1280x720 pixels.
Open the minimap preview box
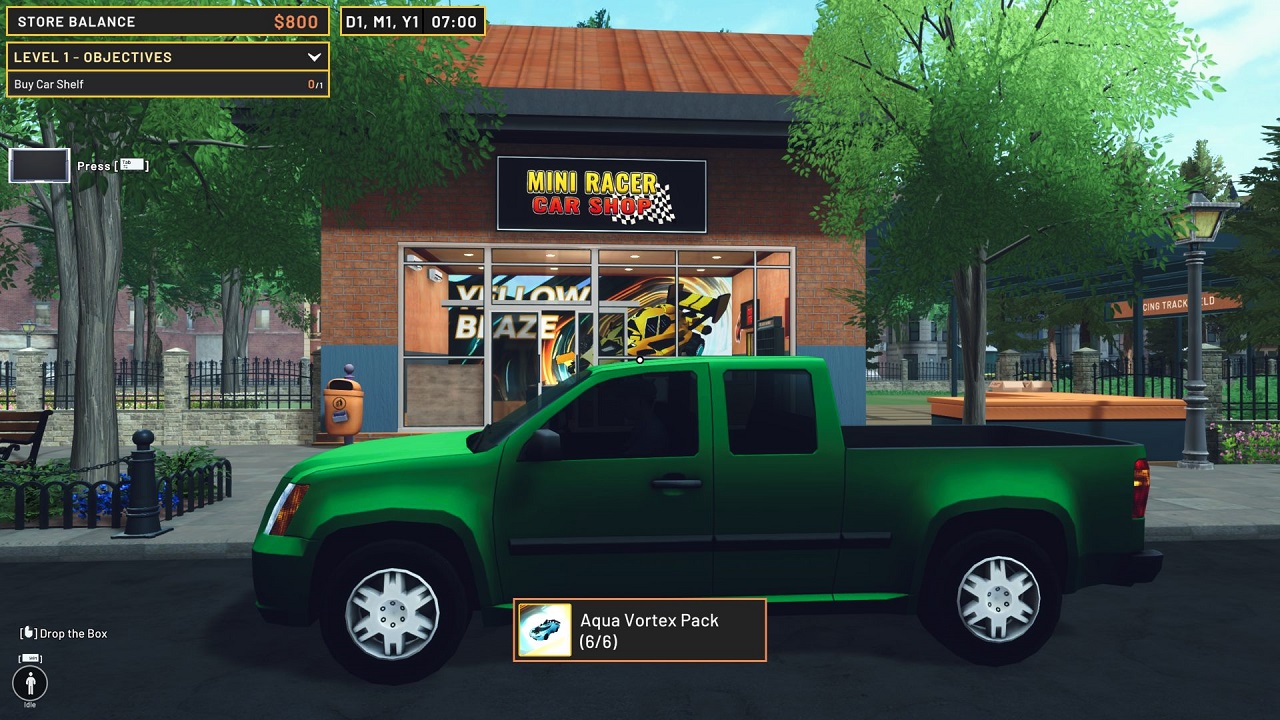click(x=38, y=165)
